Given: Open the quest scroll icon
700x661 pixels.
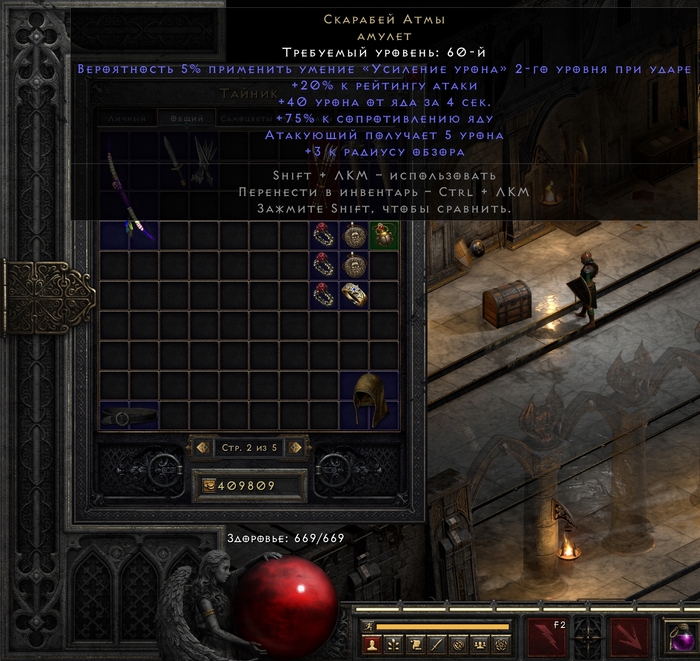Looking at the screenshot, I should tap(413, 645).
